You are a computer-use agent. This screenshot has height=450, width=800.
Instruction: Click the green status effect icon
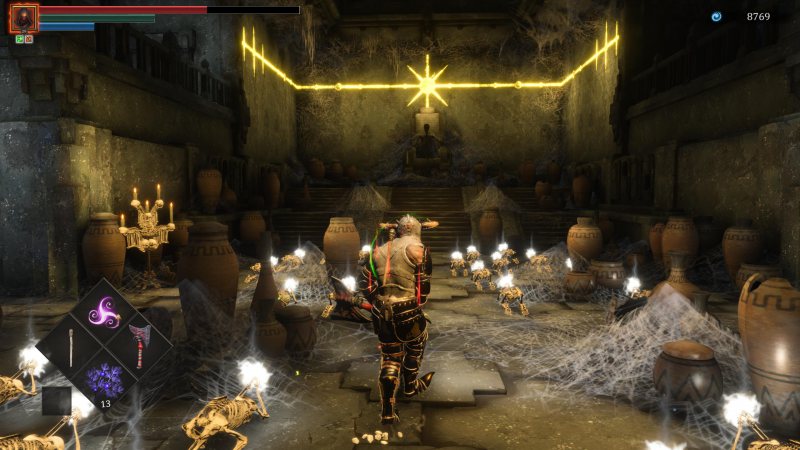coord(19,40)
